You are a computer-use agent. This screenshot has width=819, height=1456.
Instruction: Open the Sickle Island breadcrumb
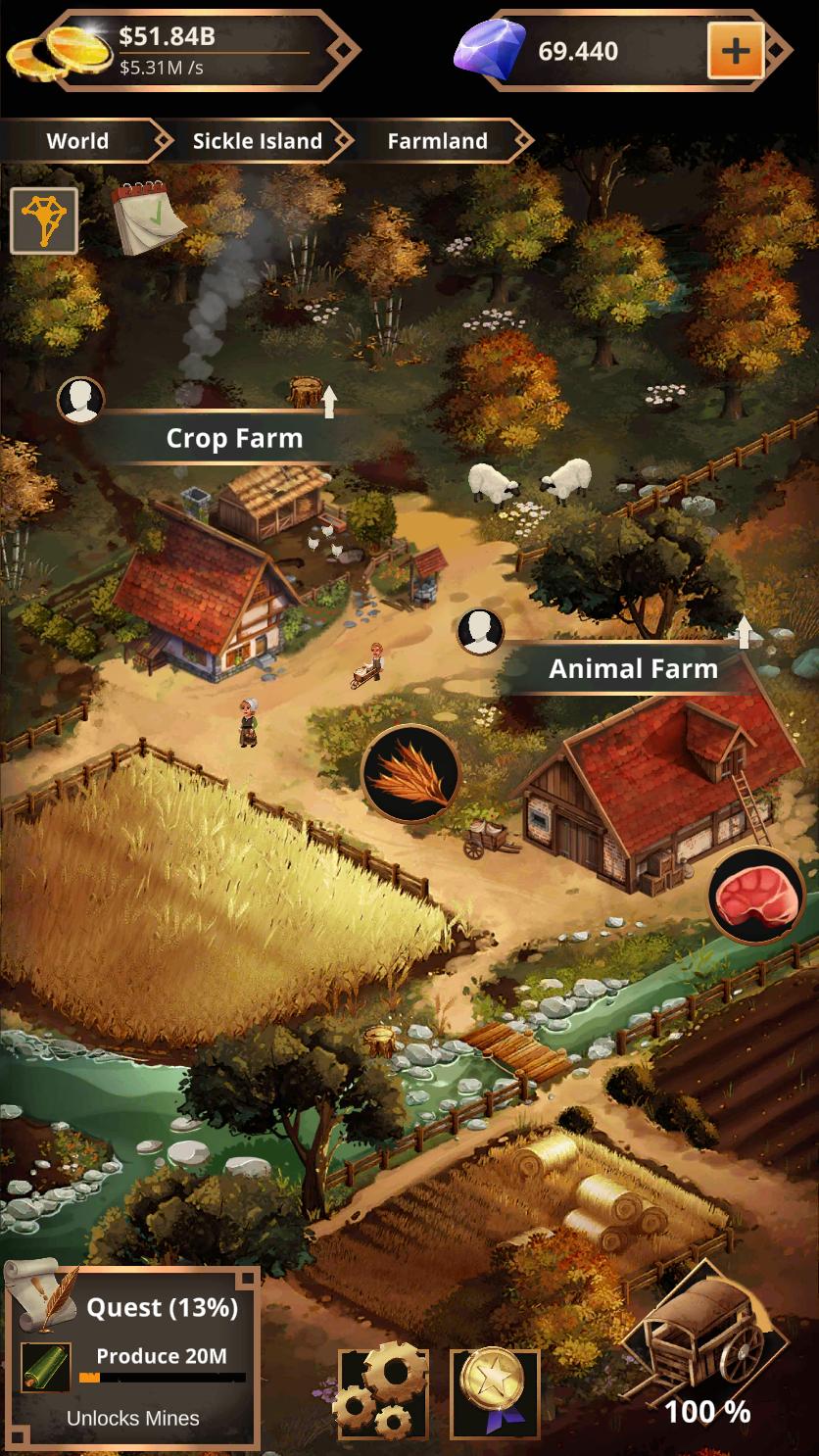click(257, 141)
